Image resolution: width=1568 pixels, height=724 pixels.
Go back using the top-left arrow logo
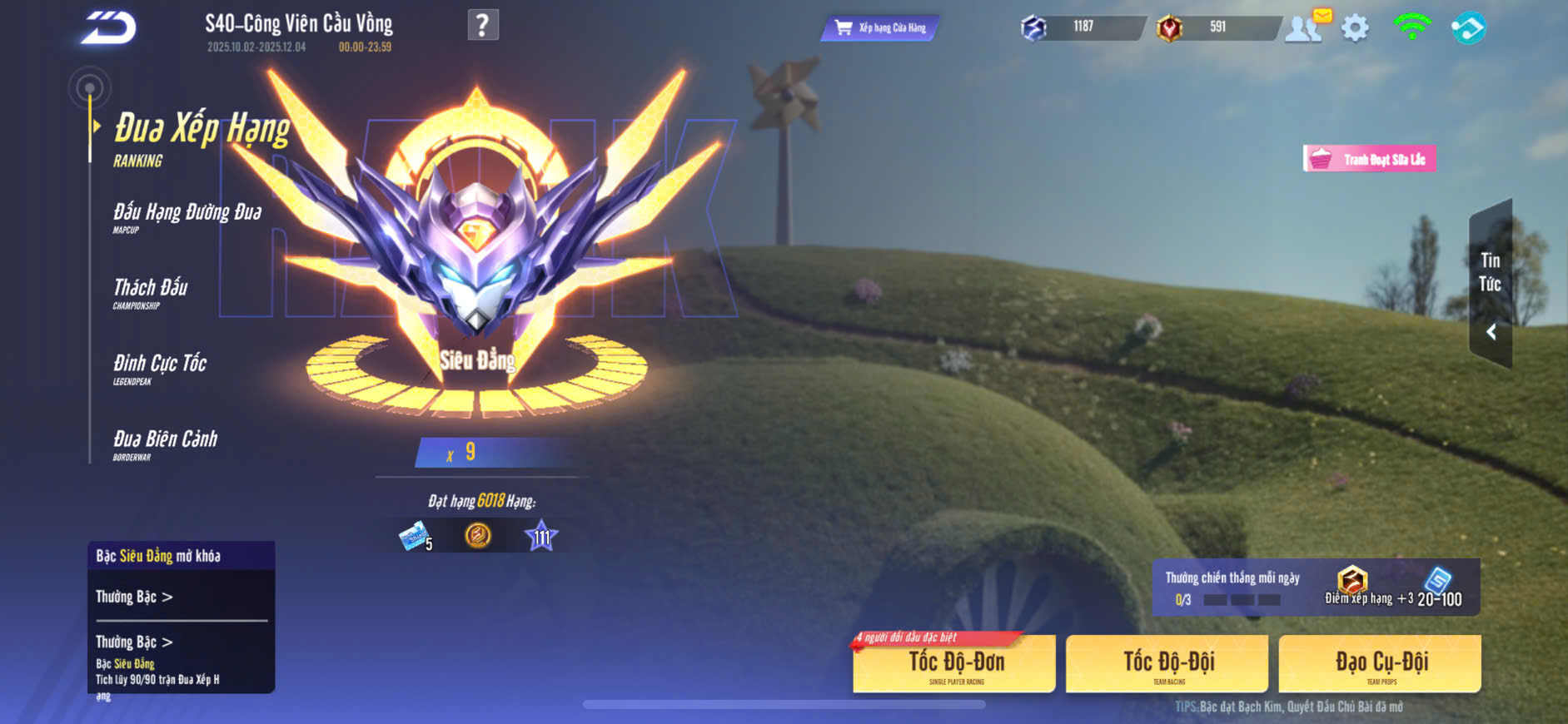(x=108, y=28)
